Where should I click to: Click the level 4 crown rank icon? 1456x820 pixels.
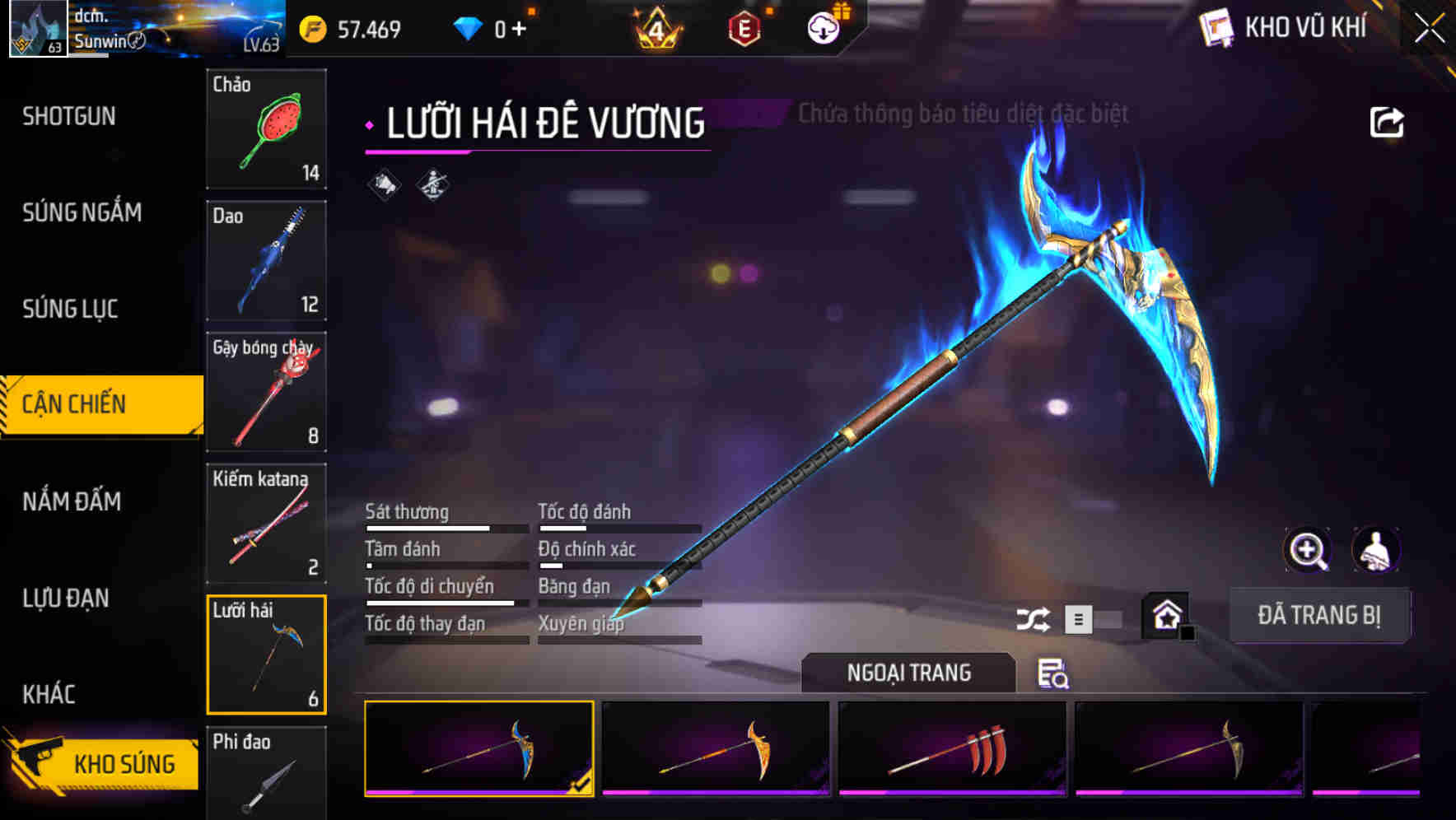pyautogui.click(x=653, y=26)
